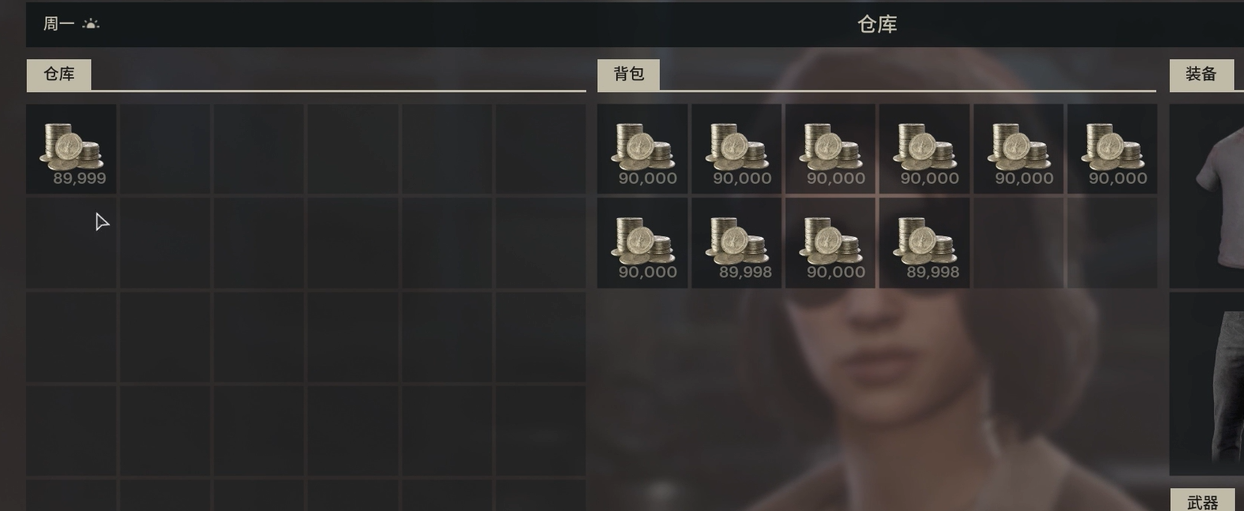Select the 89,999 coin stack in the warehouse
The image size is (1244, 511).
click(71, 148)
